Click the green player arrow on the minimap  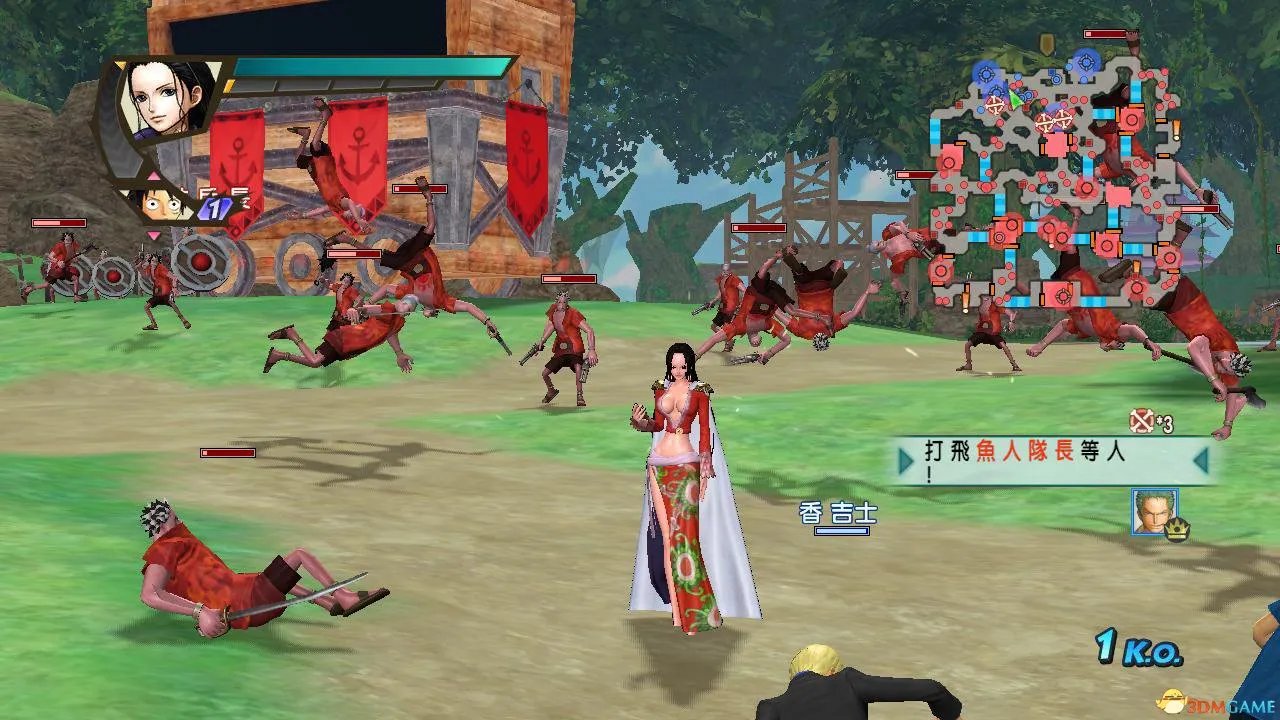pos(1014,98)
